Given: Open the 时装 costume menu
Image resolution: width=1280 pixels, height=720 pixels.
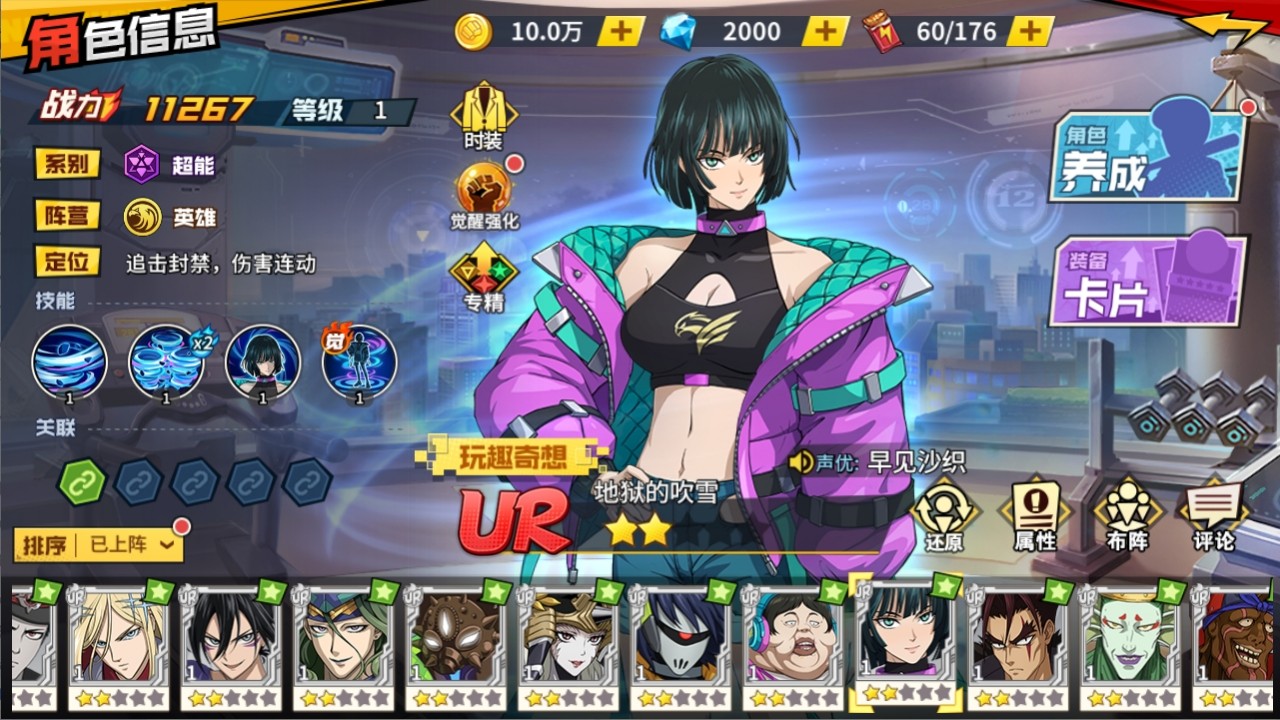Looking at the screenshot, I should [483, 115].
